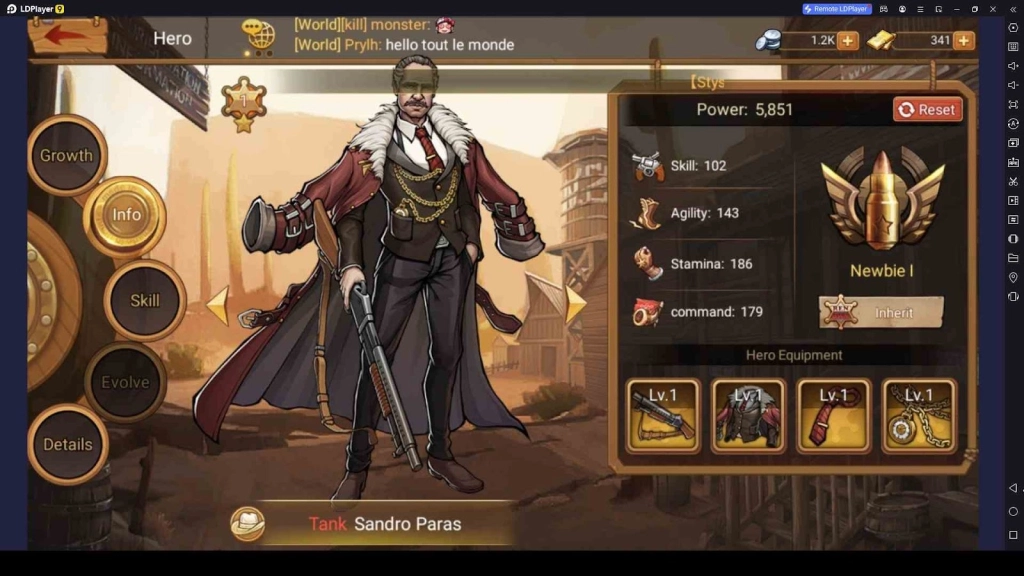Select the shotgun equipment slot
1024x576 pixels.
(x=663, y=415)
